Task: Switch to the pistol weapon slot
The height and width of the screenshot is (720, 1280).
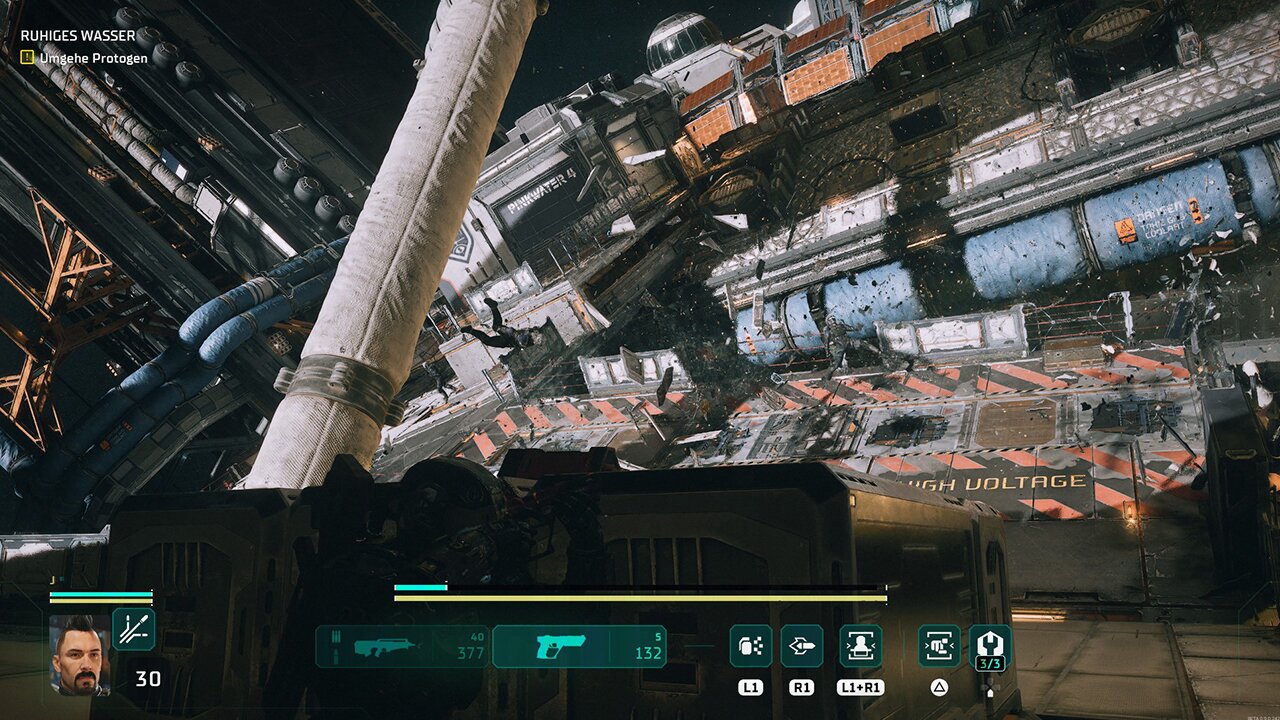Action: pos(580,647)
